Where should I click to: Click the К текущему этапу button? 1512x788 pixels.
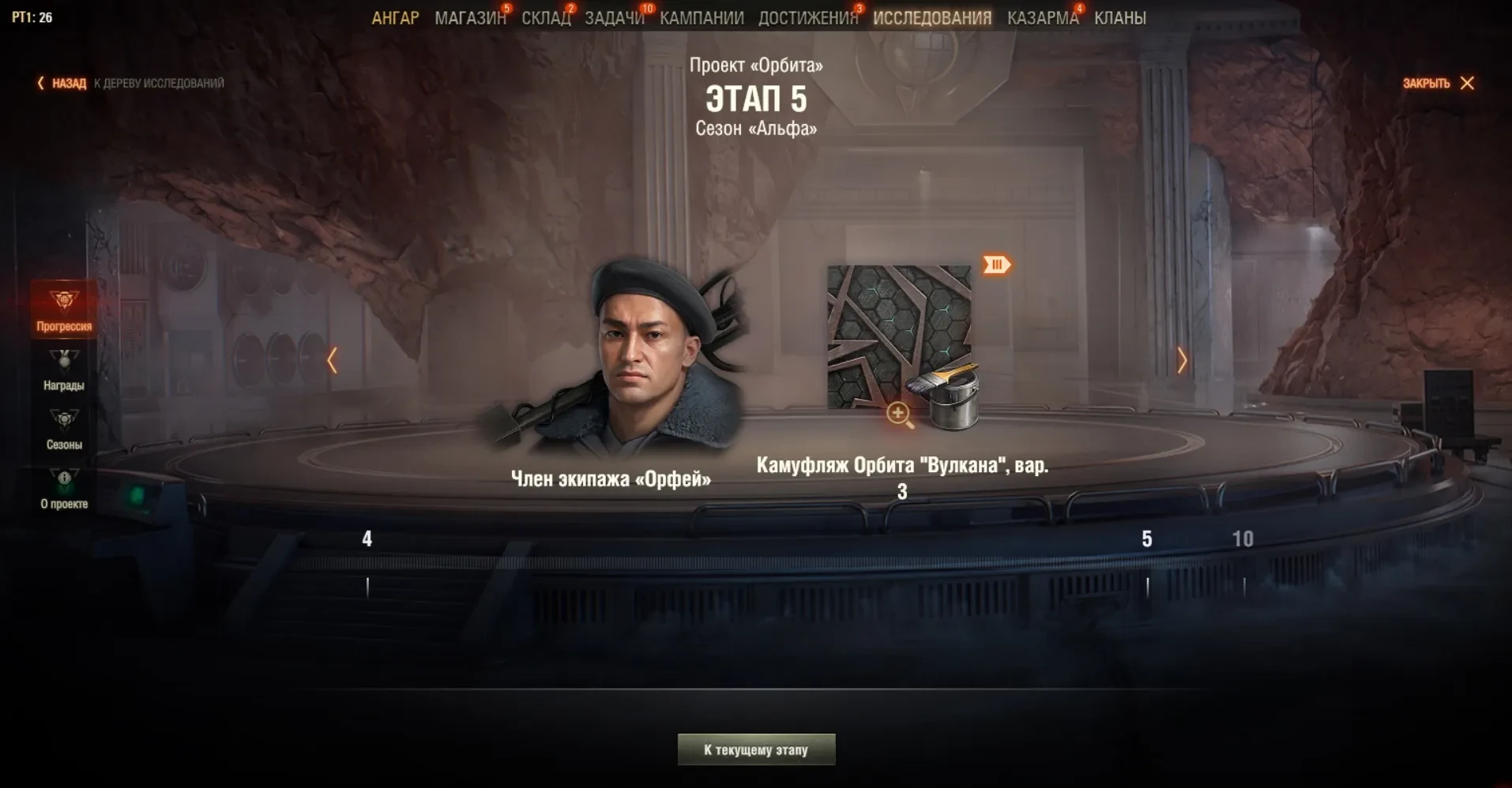[x=756, y=749]
